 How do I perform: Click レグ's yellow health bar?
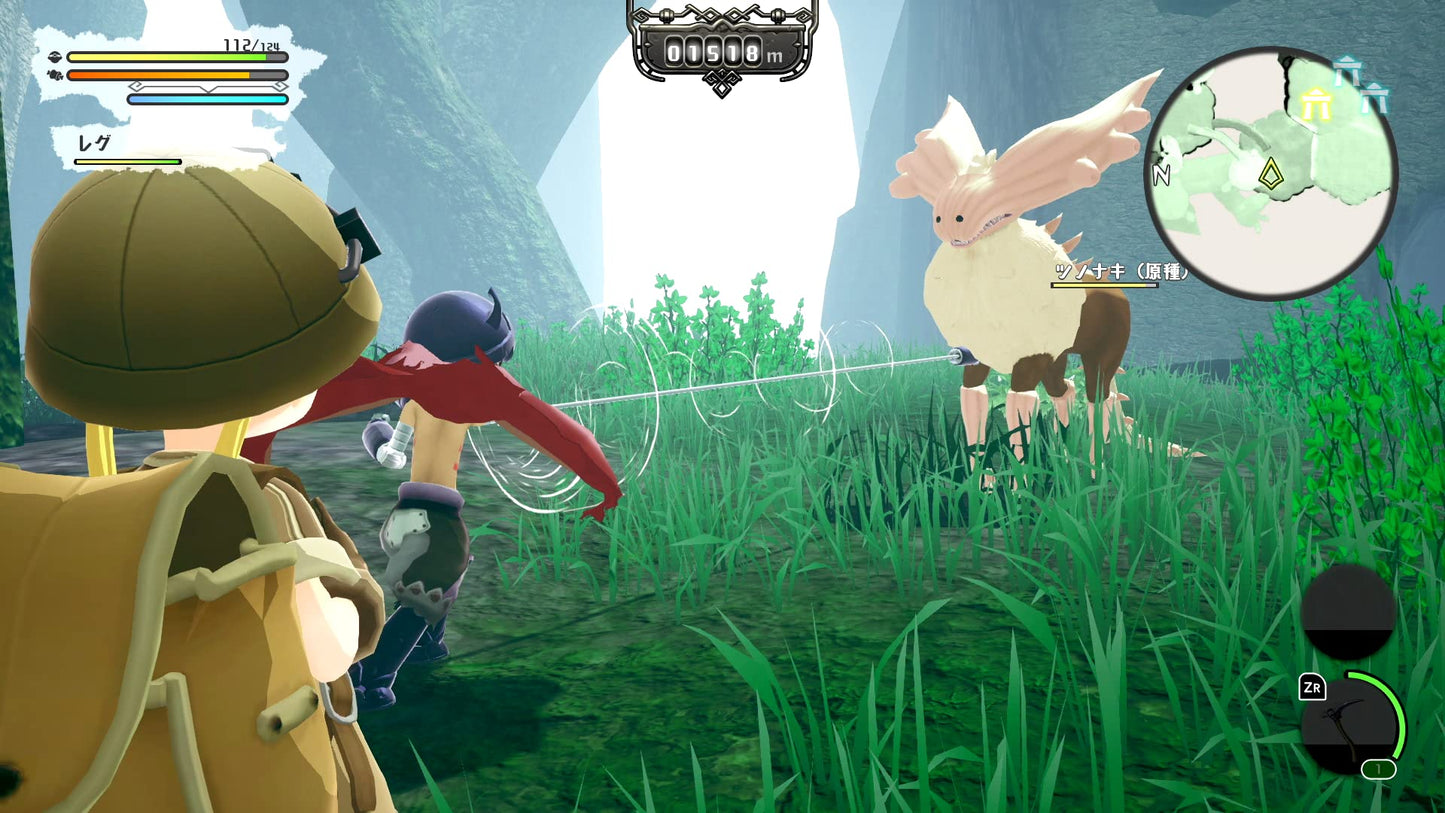coord(127,162)
